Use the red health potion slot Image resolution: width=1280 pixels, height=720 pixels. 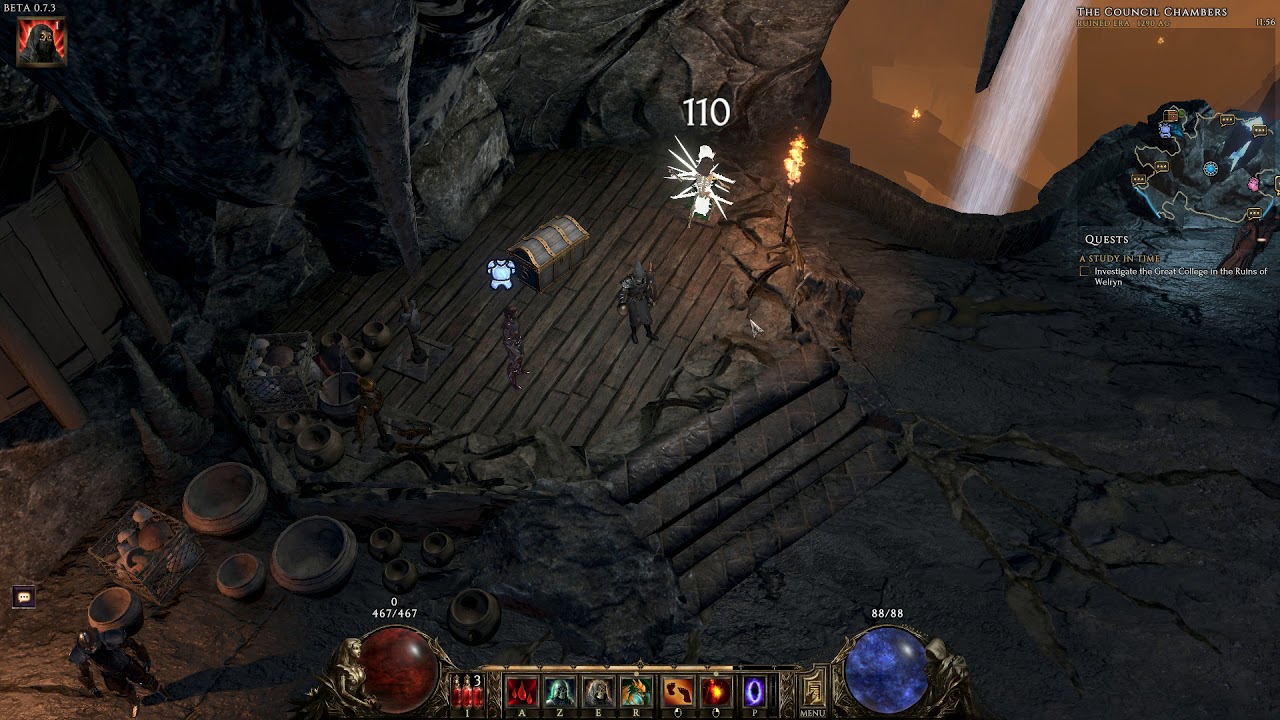pos(467,691)
